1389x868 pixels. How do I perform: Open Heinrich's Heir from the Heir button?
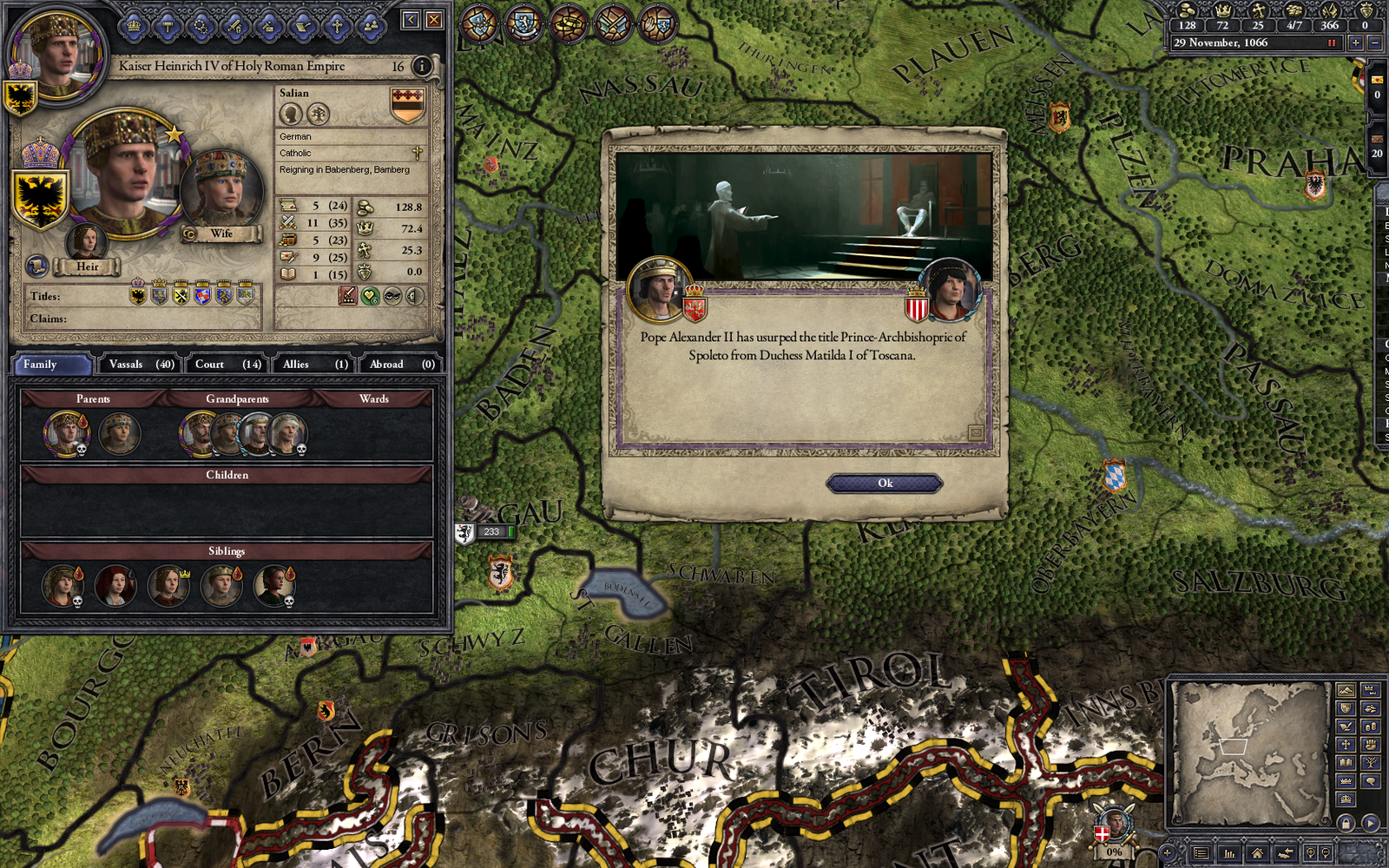point(86,267)
